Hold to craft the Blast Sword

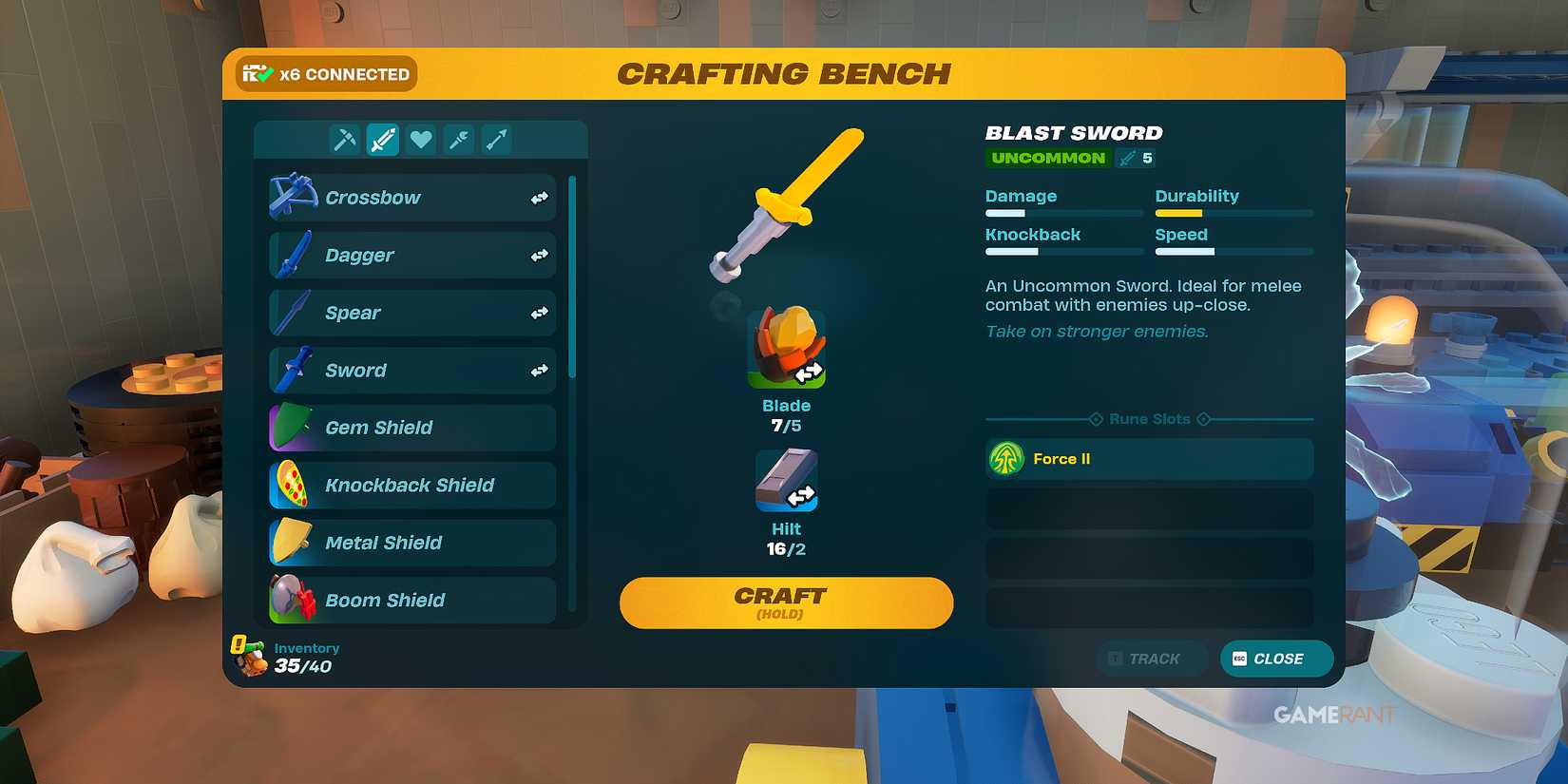785,602
